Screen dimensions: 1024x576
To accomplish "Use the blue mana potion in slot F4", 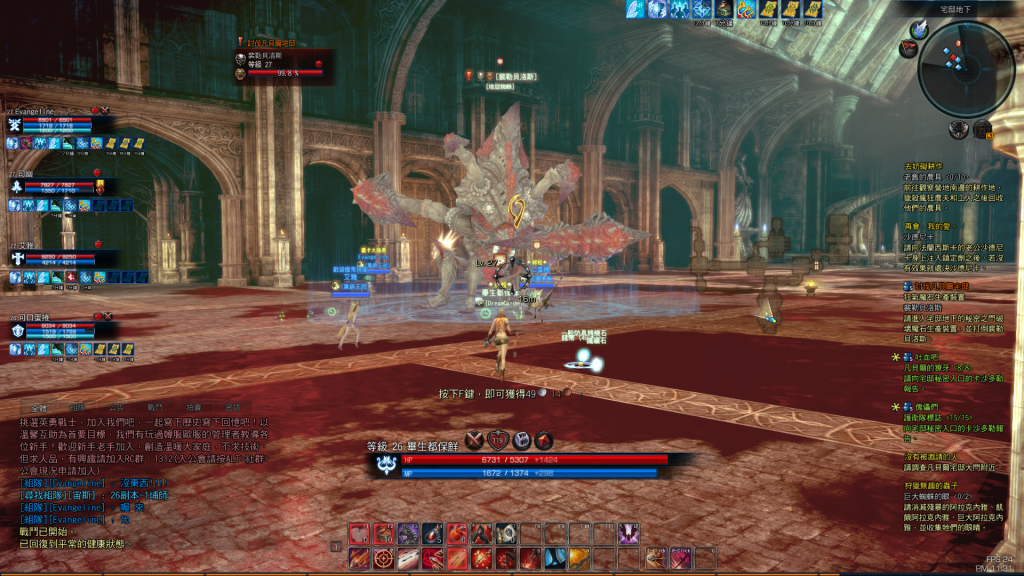I will (432, 534).
